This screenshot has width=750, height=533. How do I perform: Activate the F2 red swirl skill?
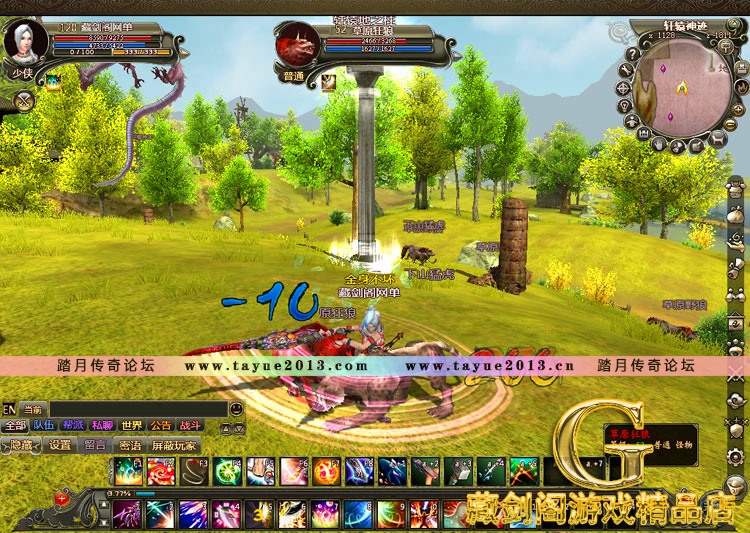[160, 470]
